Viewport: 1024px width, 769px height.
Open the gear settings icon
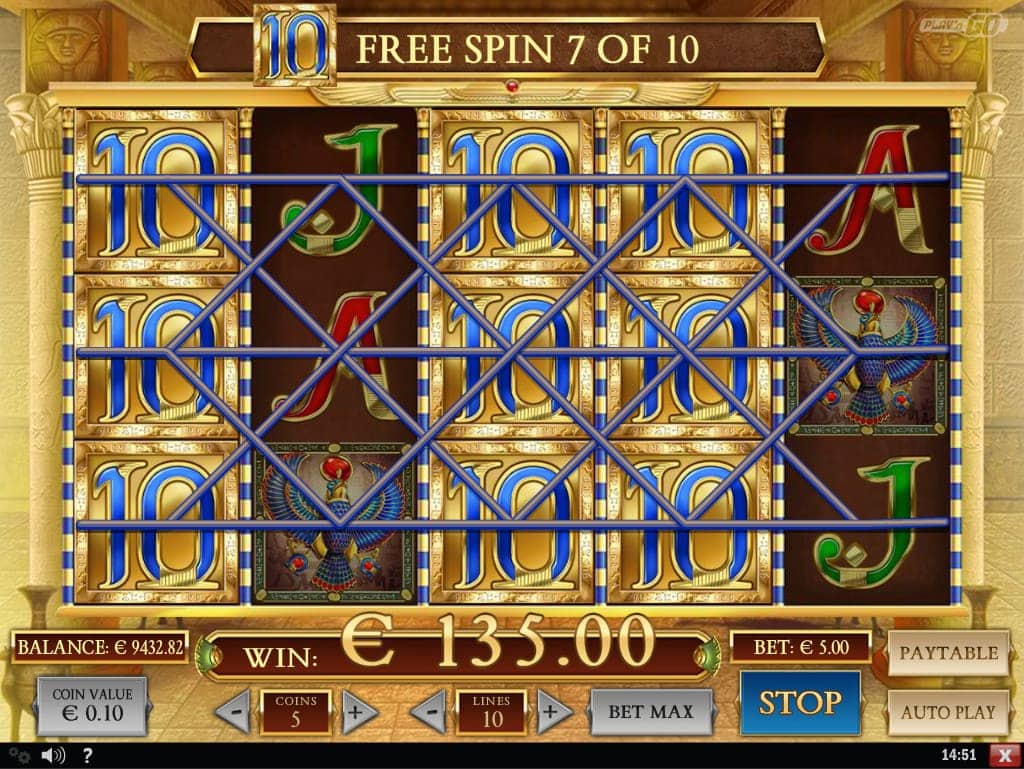18,755
